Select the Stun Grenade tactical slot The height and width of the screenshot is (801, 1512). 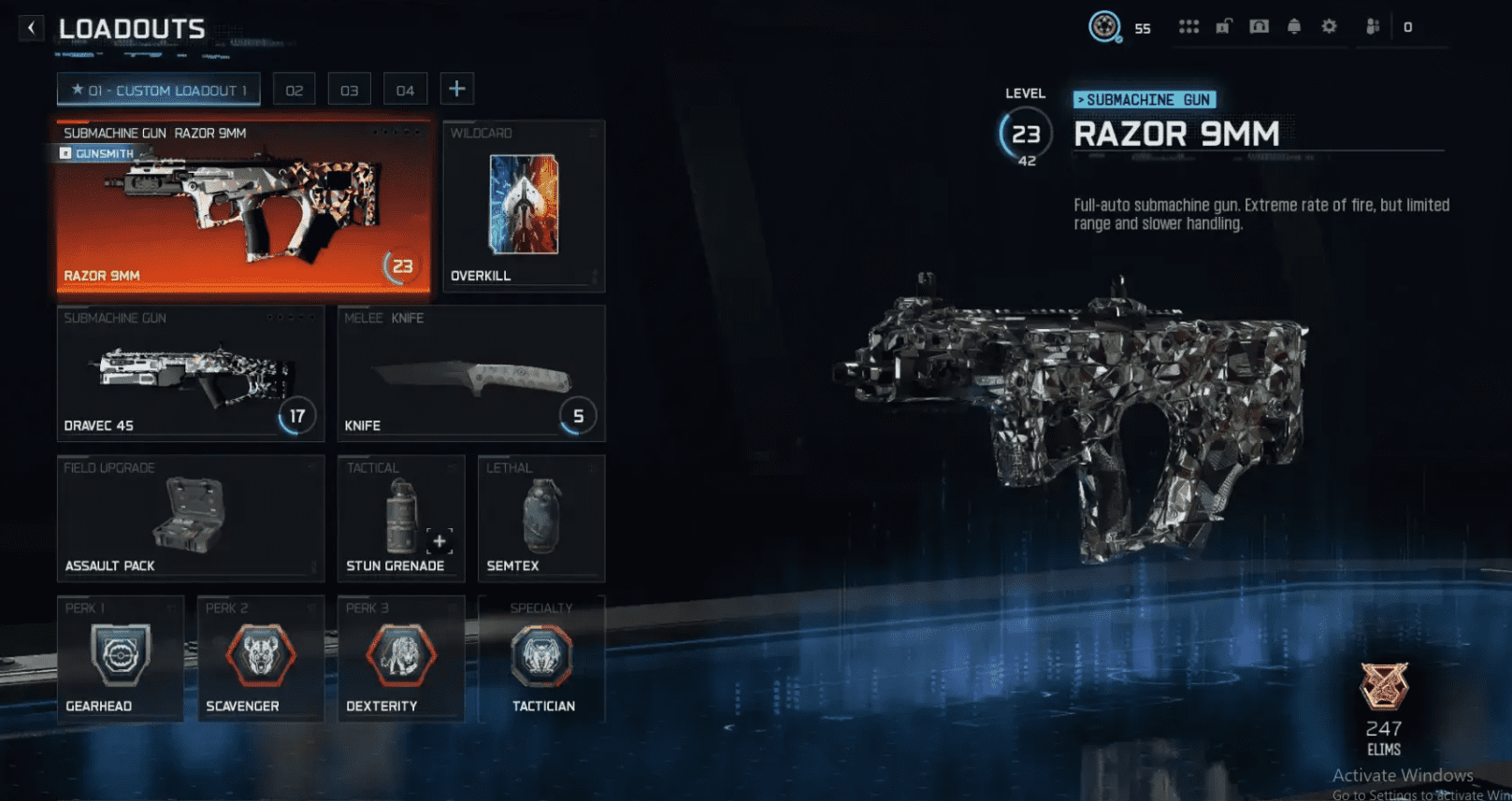pos(400,518)
